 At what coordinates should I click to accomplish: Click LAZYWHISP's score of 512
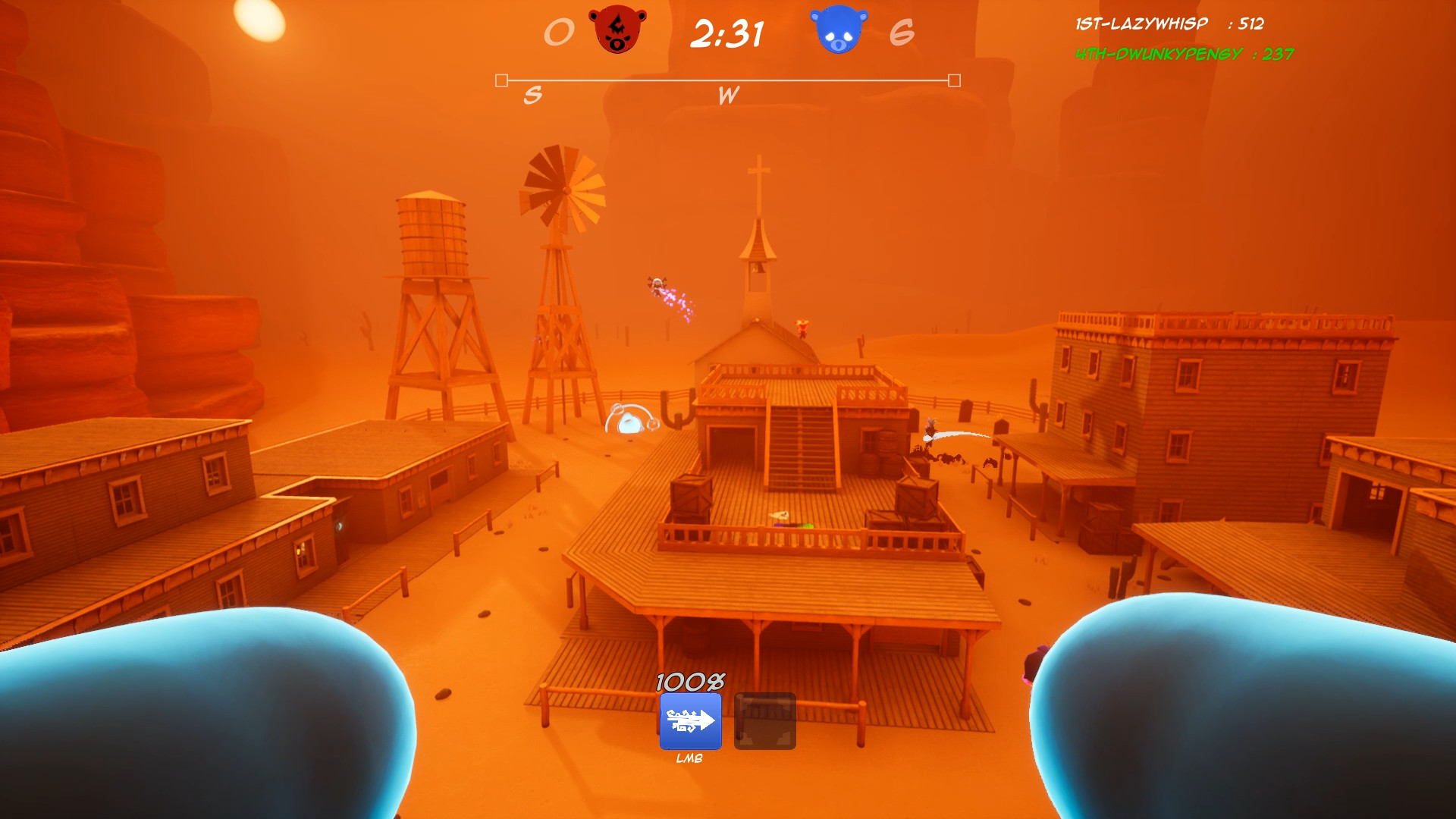1250,24
